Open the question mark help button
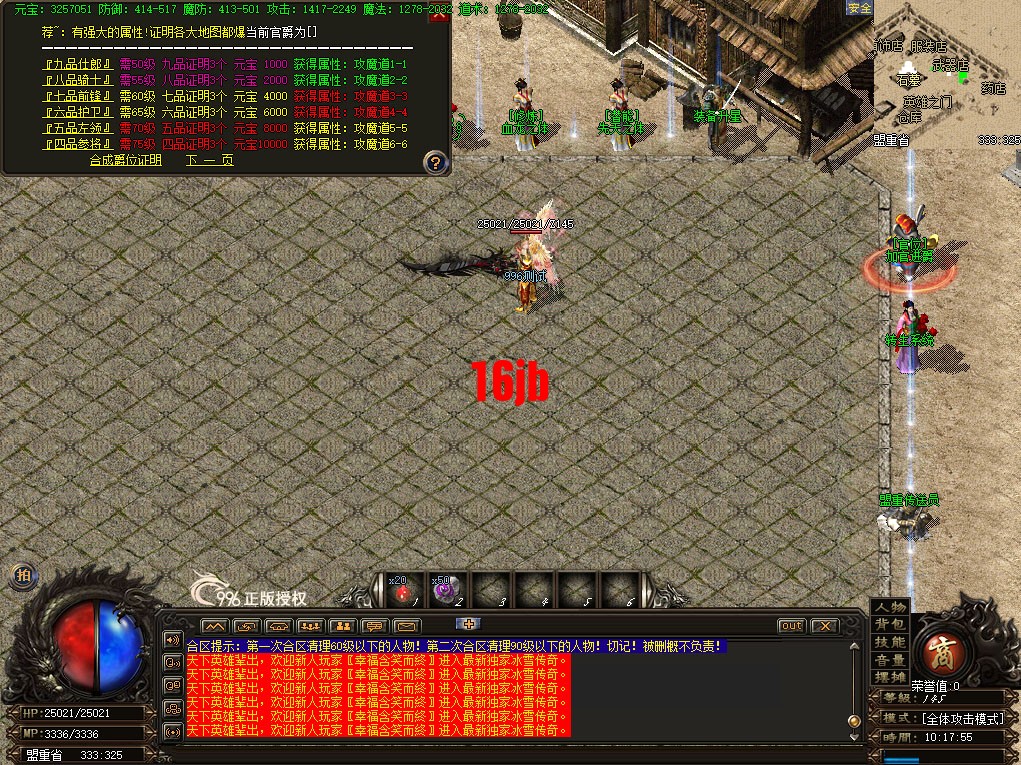This screenshot has height=765, width=1021. pyautogui.click(x=435, y=161)
